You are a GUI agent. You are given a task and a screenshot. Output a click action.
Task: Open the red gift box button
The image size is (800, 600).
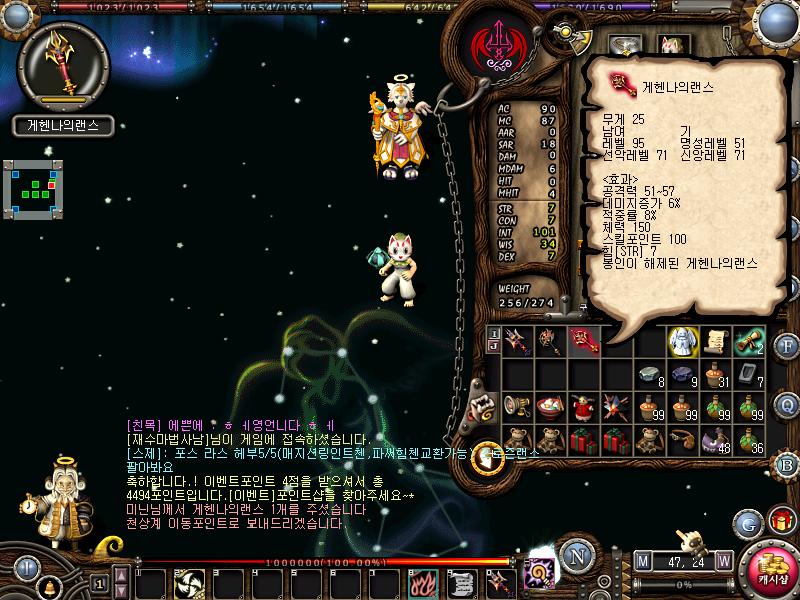coord(781,520)
